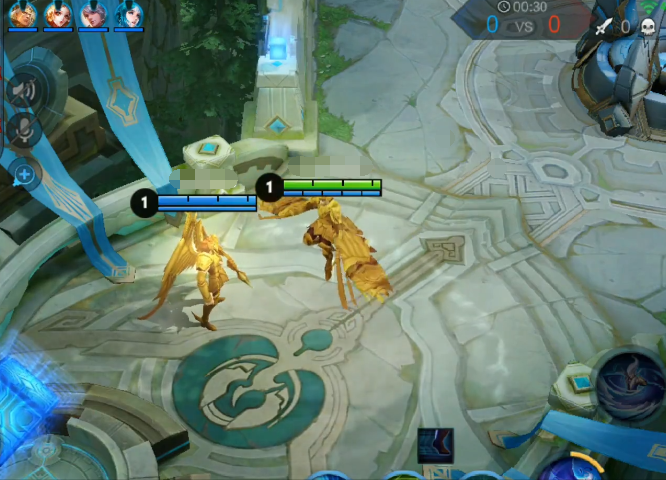Select the silver-haired teammate portrait

(x=93, y=14)
